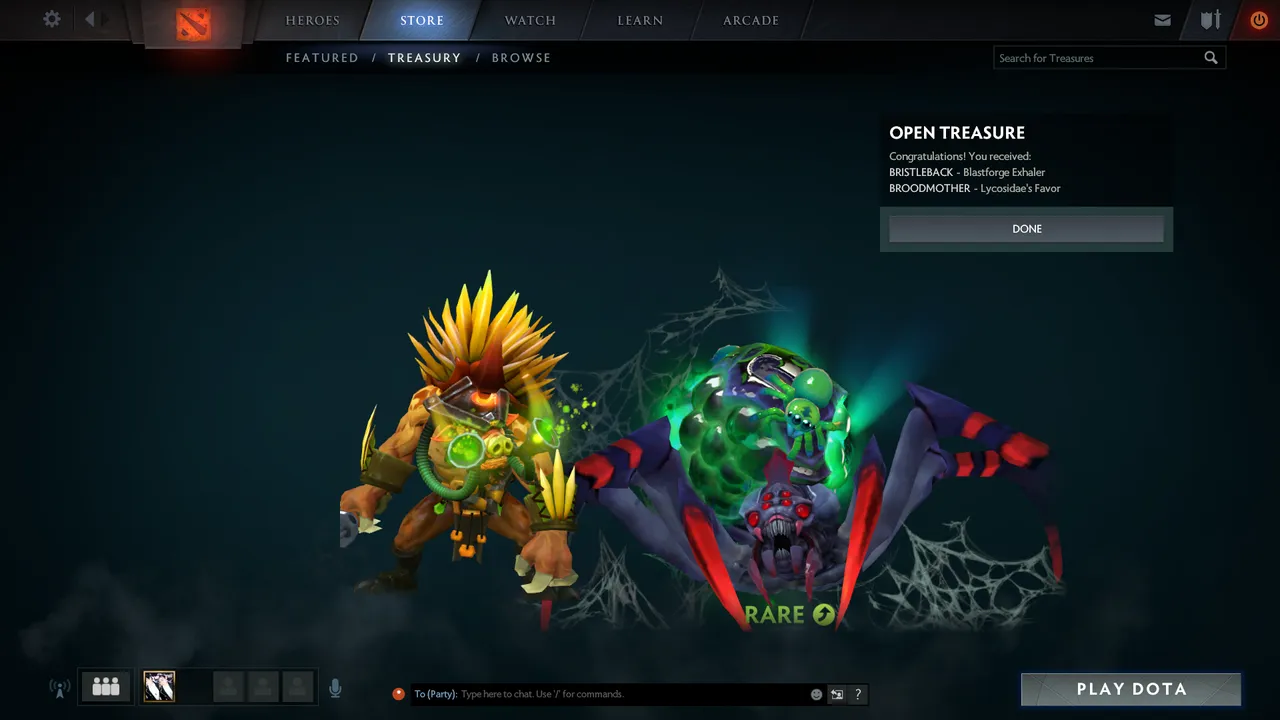1280x720 pixels.
Task: Toggle the microphone voice icon
Action: tap(335, 688)
